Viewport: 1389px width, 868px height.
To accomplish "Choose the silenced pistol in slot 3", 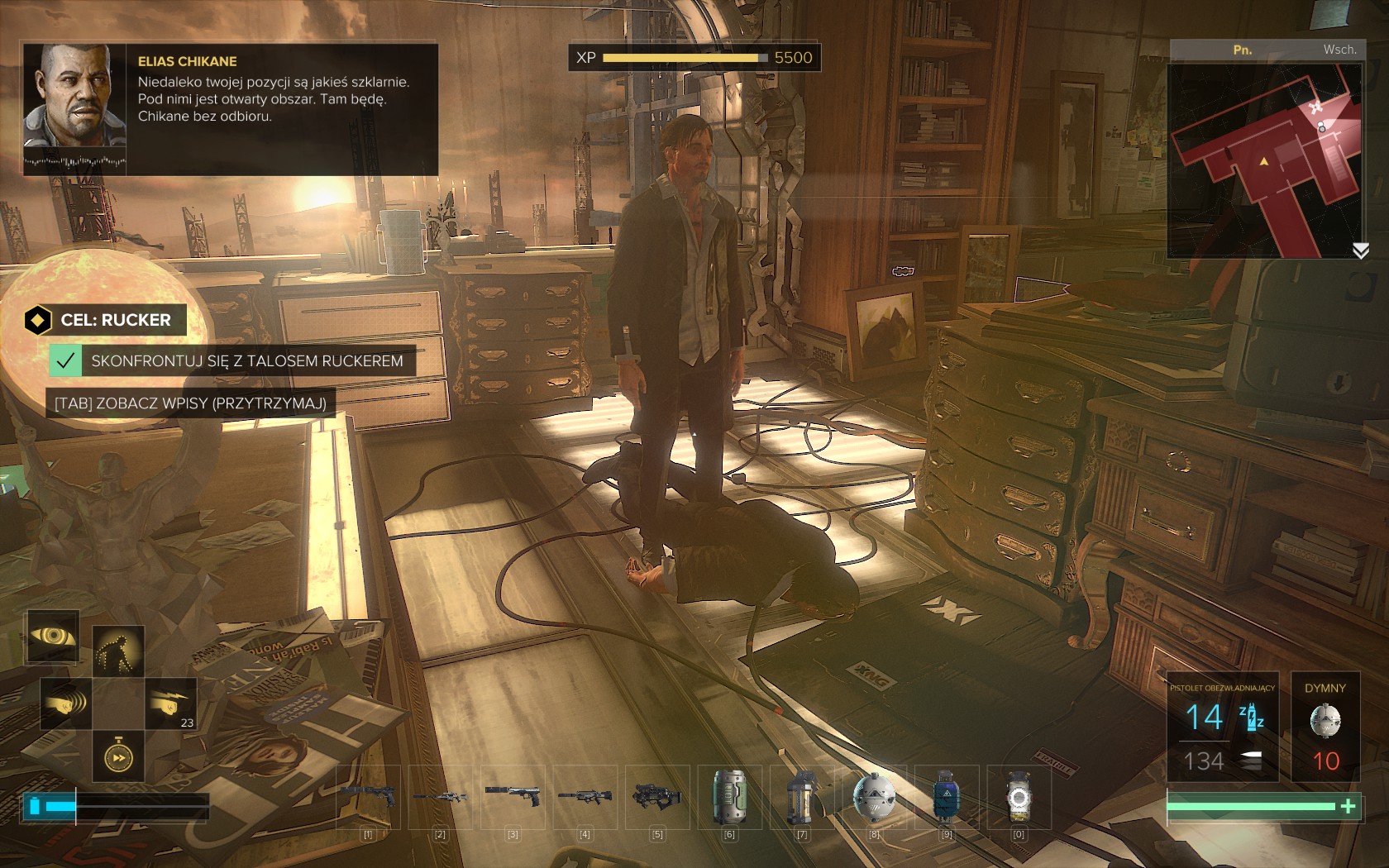I will [513, 797].
